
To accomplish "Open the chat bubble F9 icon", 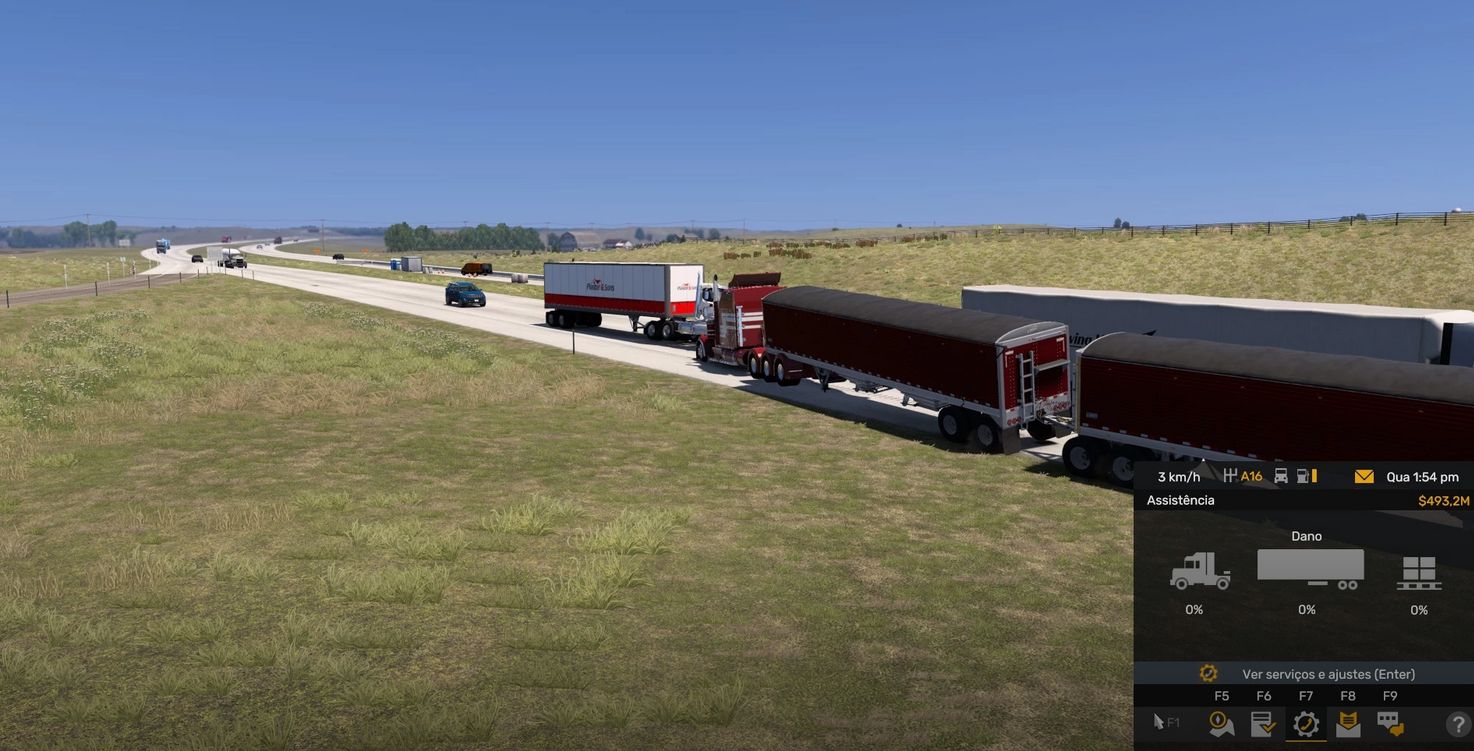I will (1390, 723).
